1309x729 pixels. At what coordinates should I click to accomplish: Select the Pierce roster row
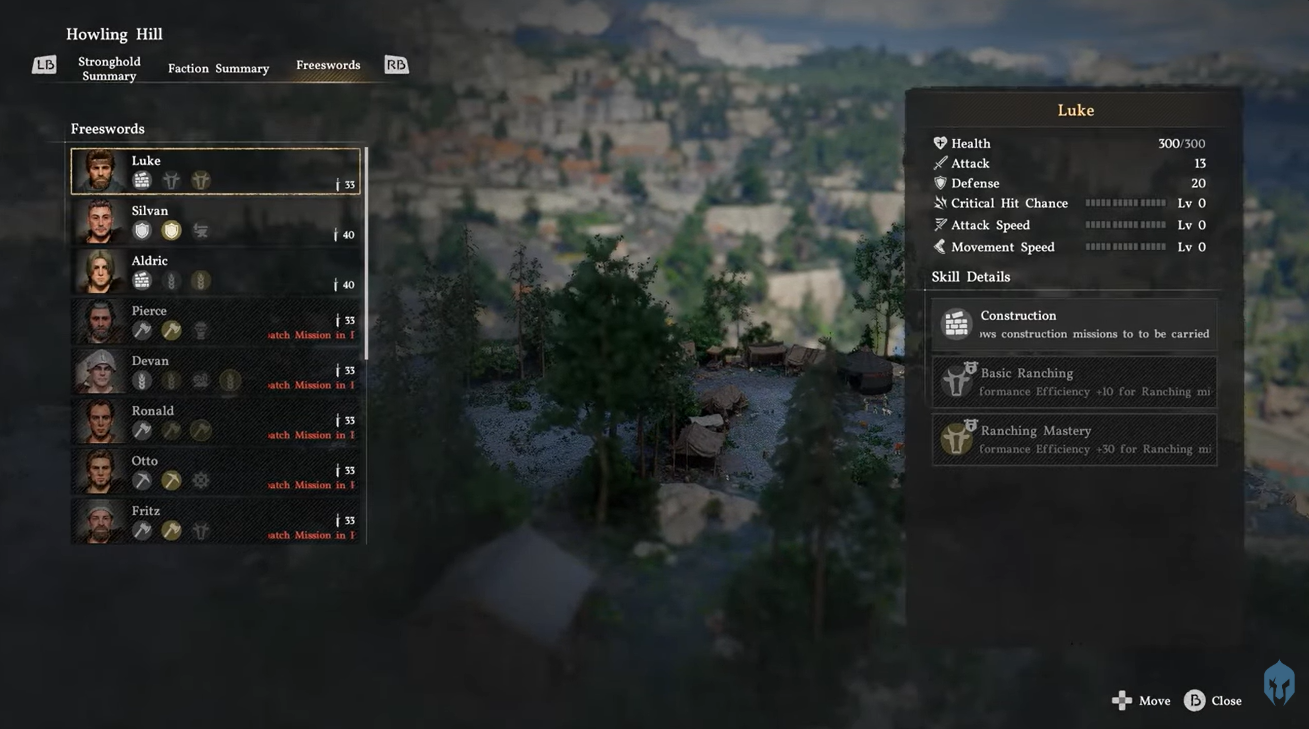tap(216, 321)
